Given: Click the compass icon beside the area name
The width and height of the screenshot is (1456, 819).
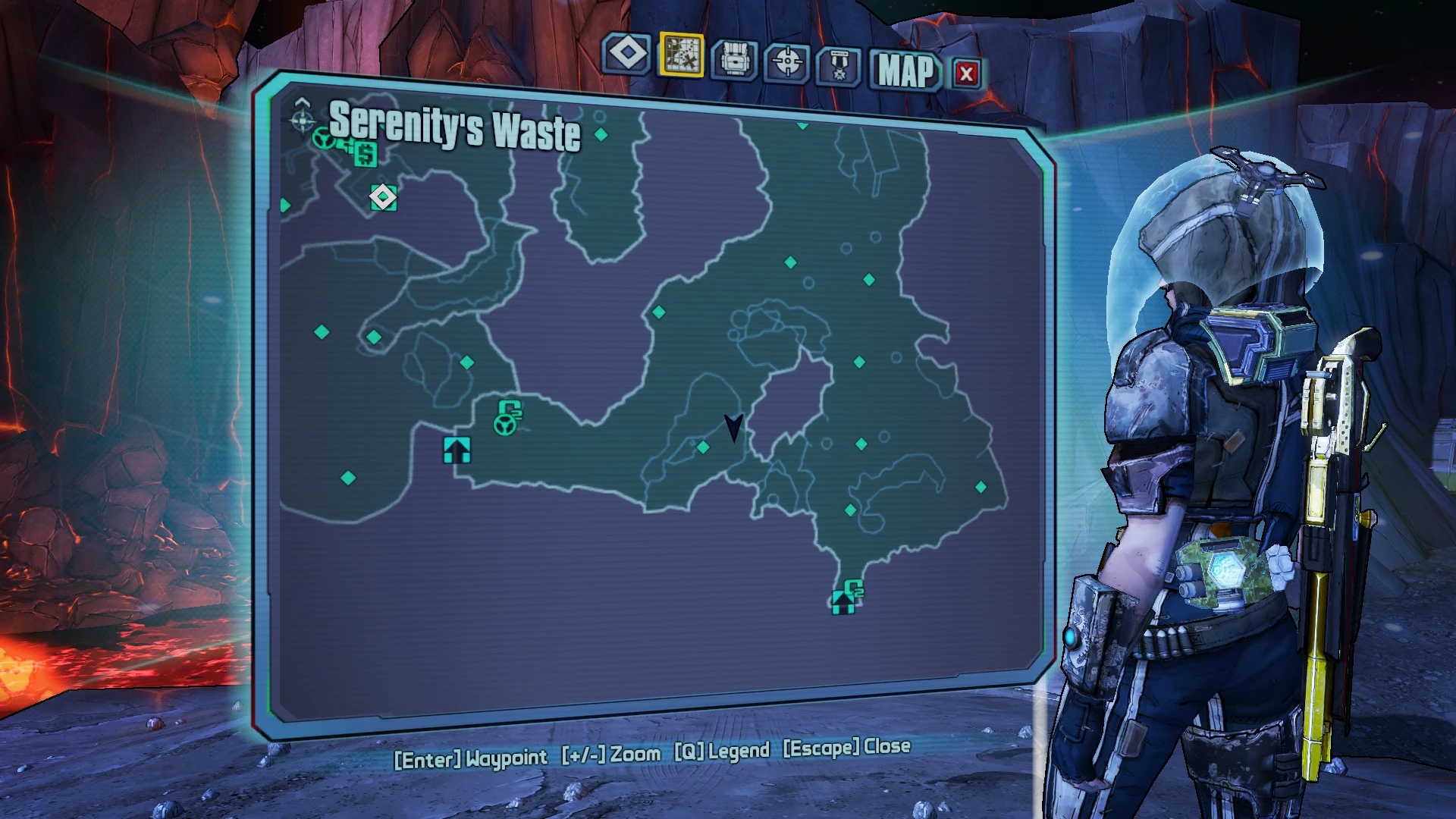Looking at the screenshot, I should coord(302,118).
